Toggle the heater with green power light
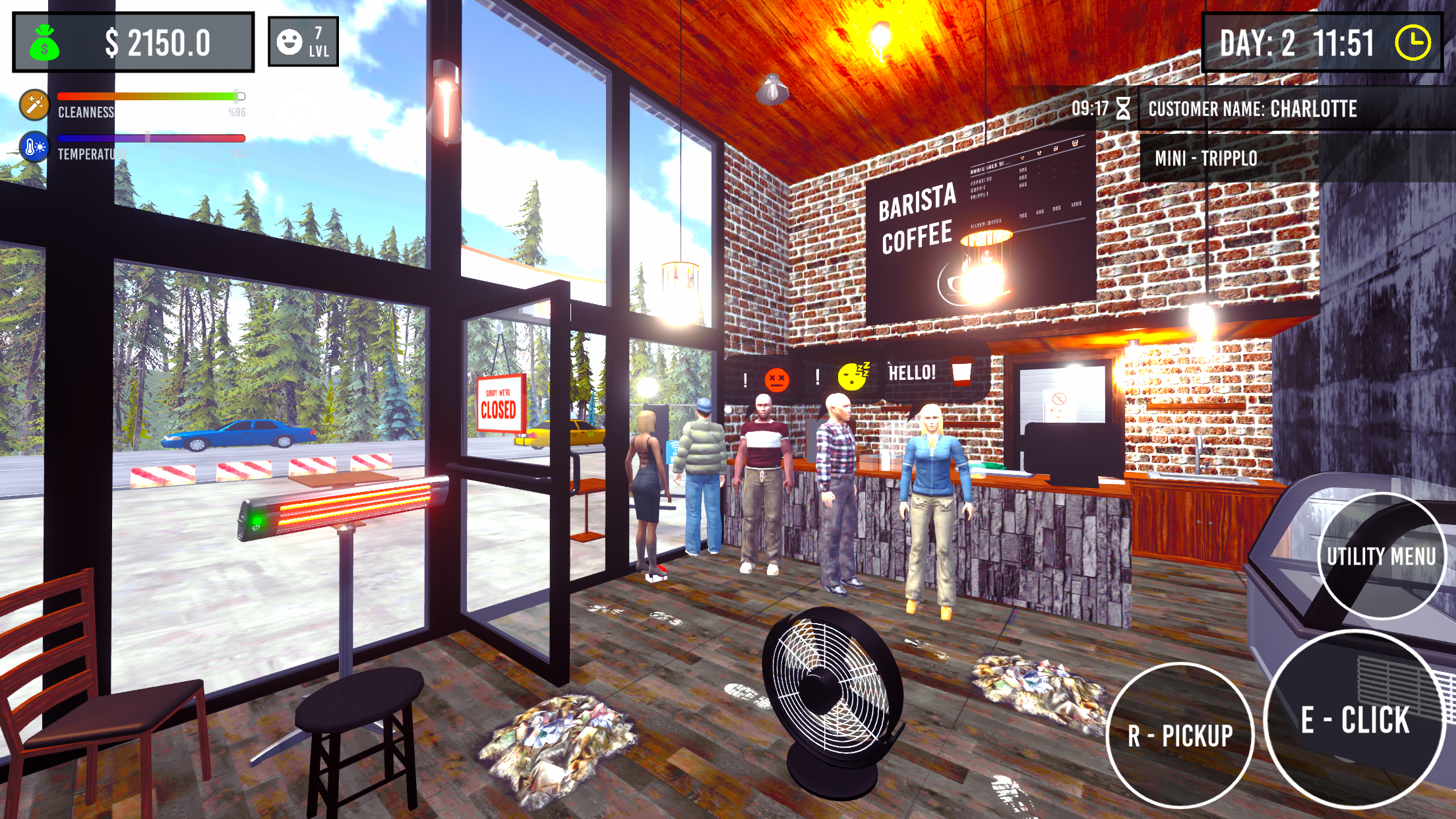The width and height of the screenshot is (1456, 819). click(257, 521)
